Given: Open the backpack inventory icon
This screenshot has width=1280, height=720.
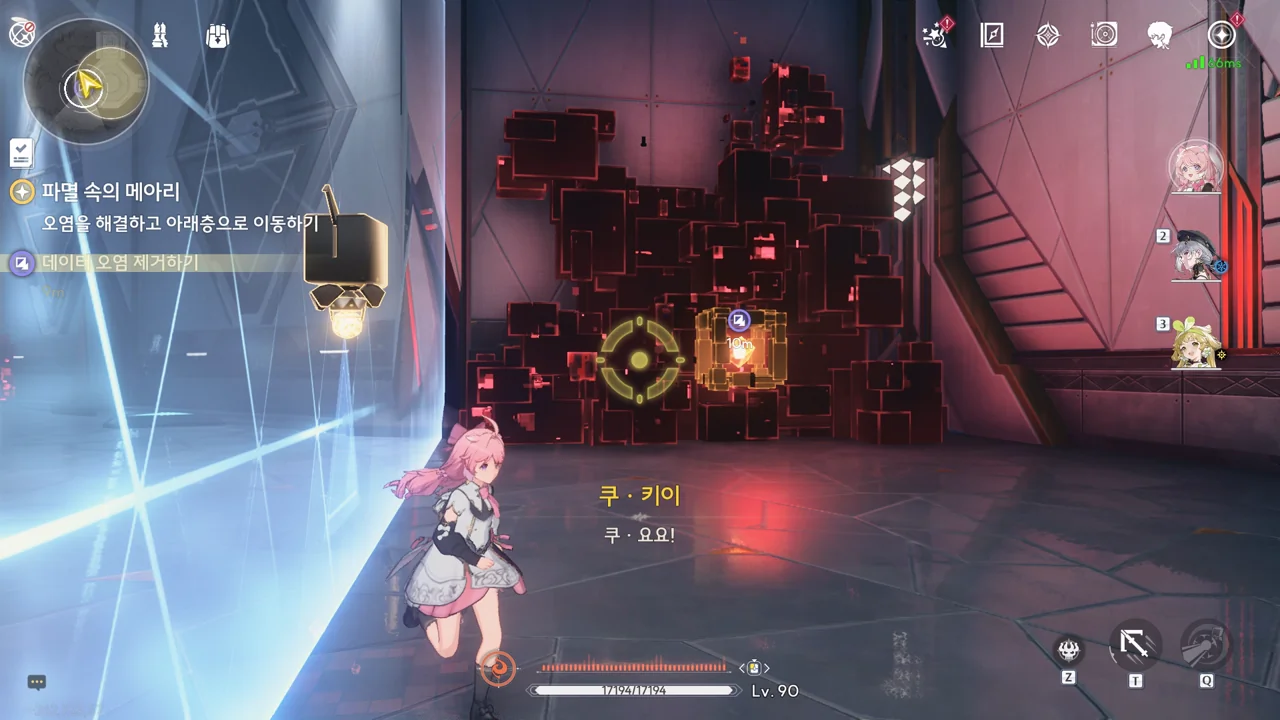Looking at the screenshot, I should 217,36.
